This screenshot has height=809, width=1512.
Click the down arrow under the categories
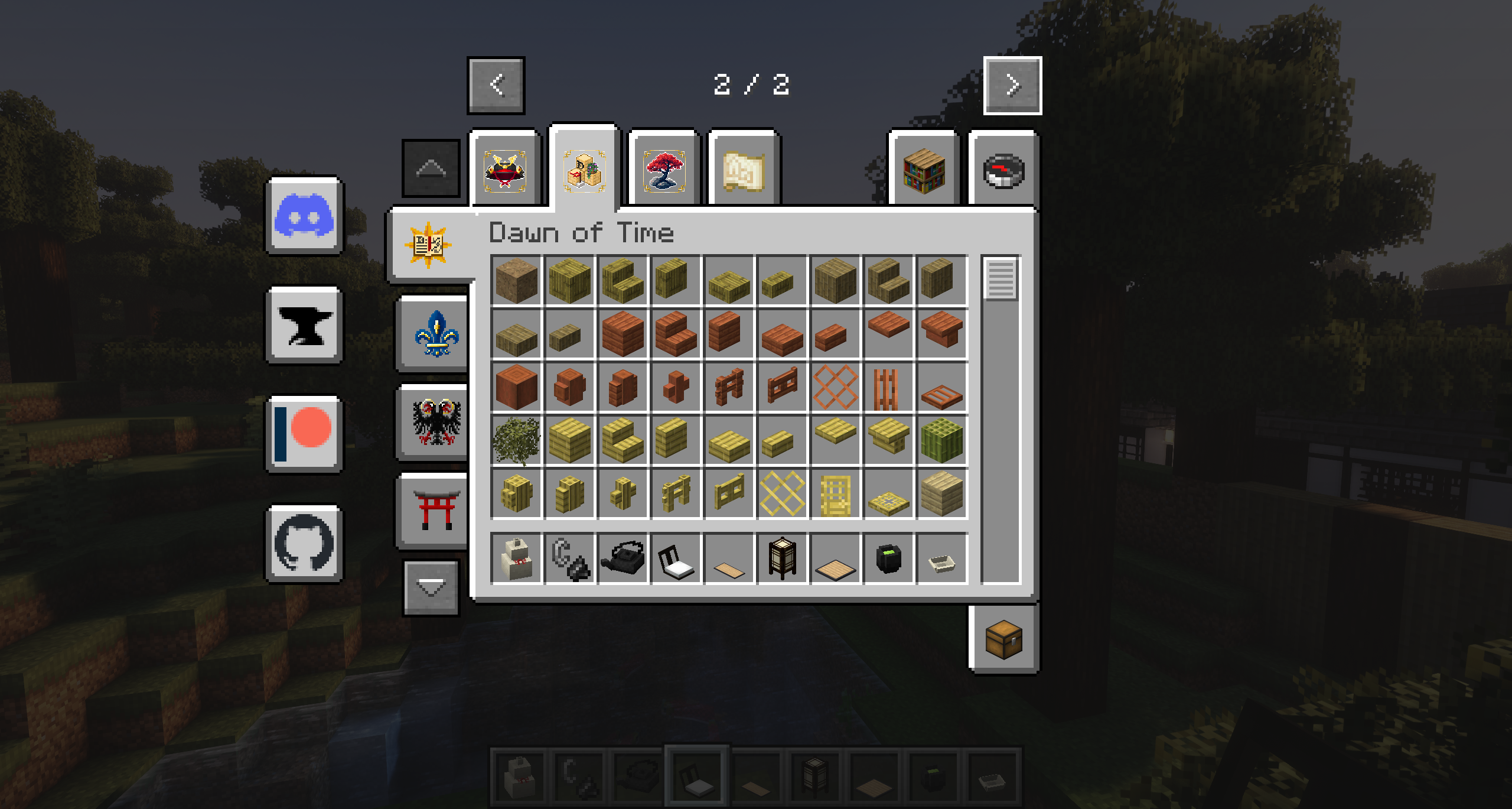click(431, 587)
